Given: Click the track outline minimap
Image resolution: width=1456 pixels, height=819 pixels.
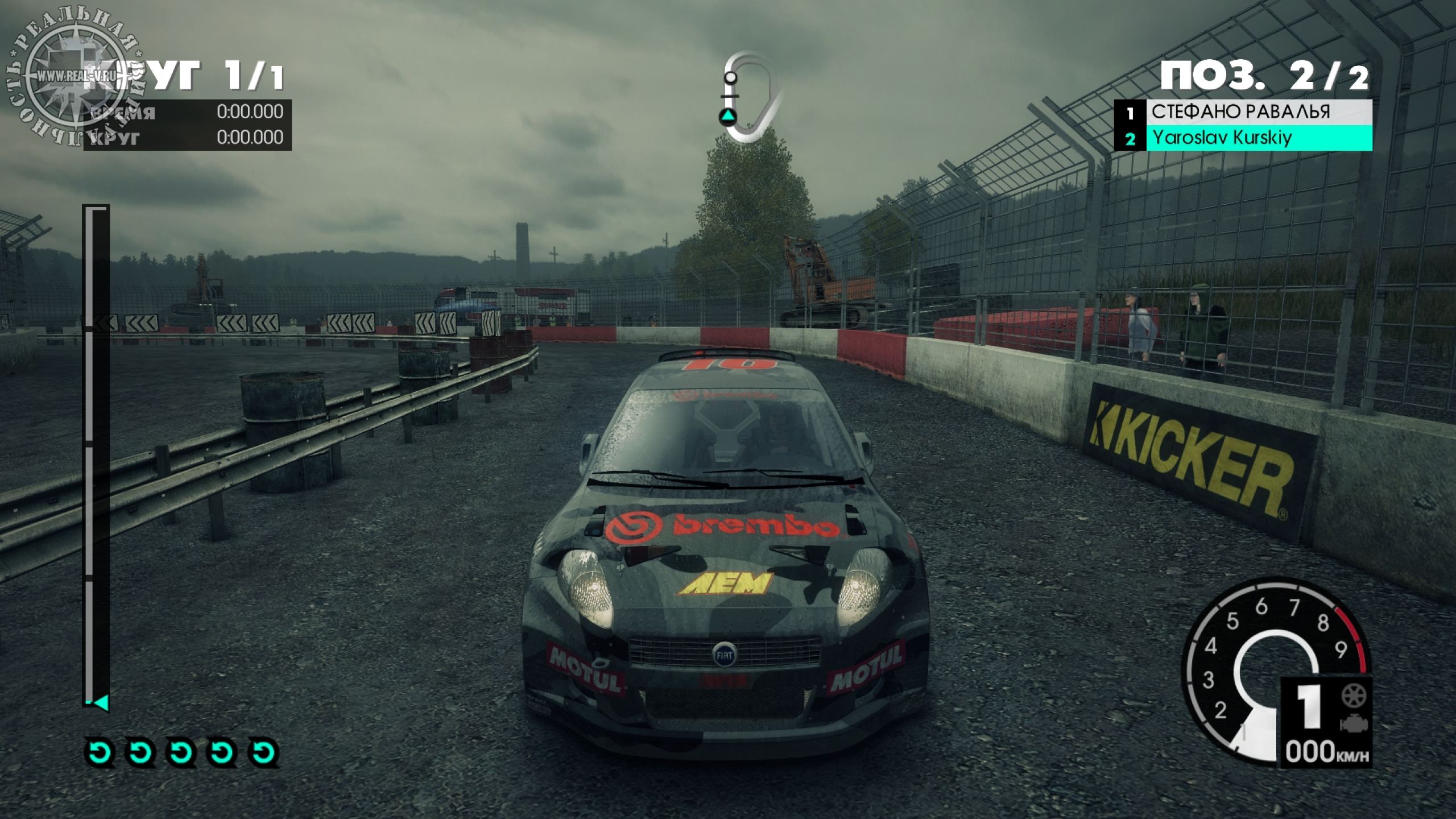Looking at the screenshot, I should point(746,98).
